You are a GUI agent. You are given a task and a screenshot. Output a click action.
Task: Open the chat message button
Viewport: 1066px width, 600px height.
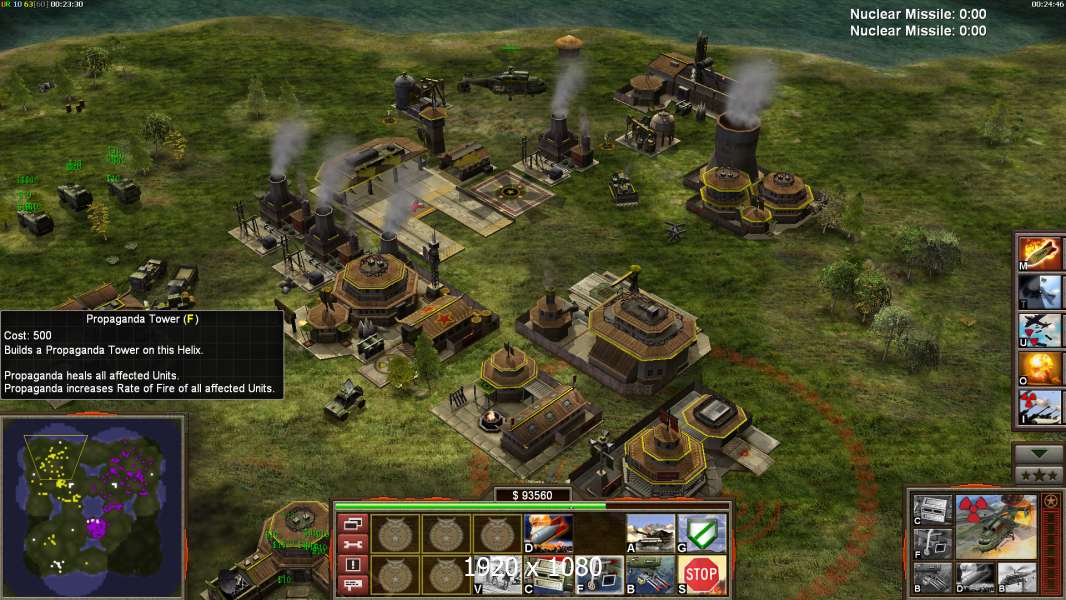352,585
